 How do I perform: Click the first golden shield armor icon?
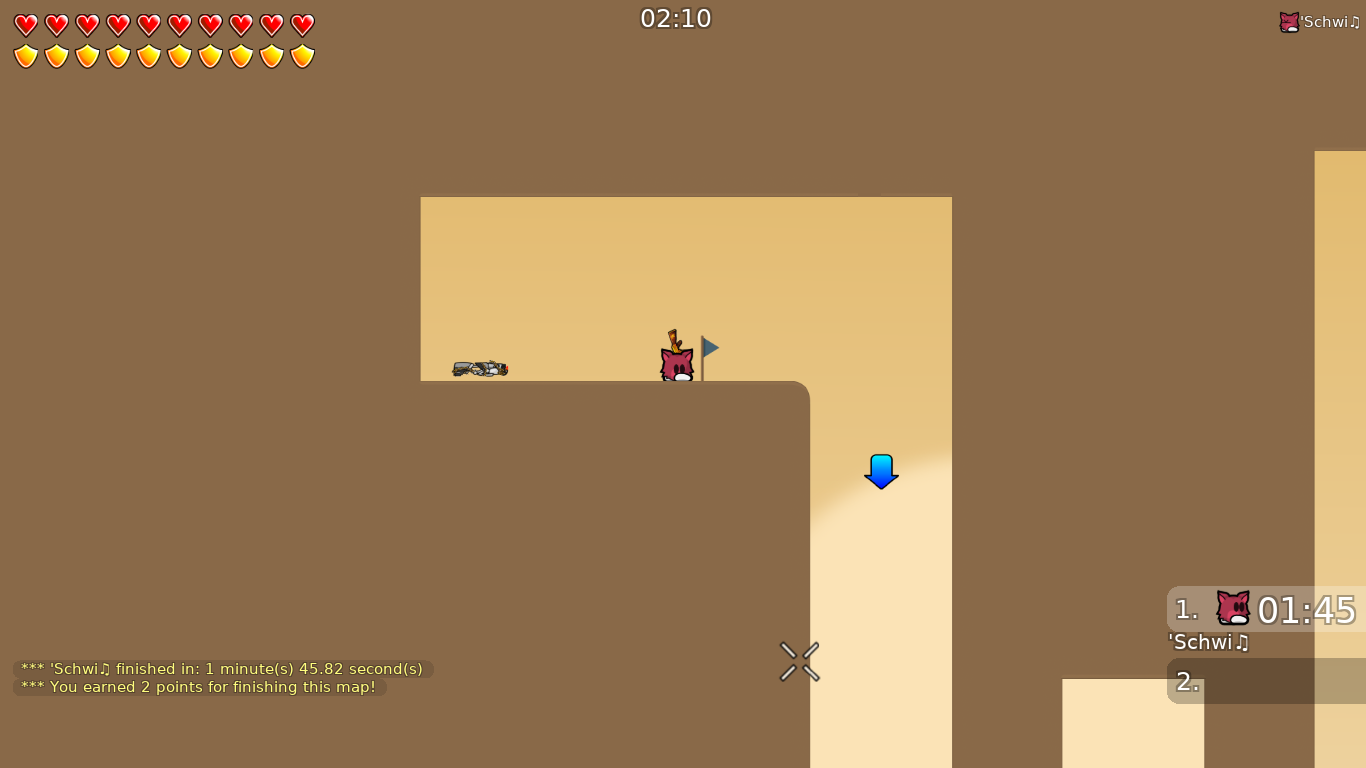click(25, 55)
